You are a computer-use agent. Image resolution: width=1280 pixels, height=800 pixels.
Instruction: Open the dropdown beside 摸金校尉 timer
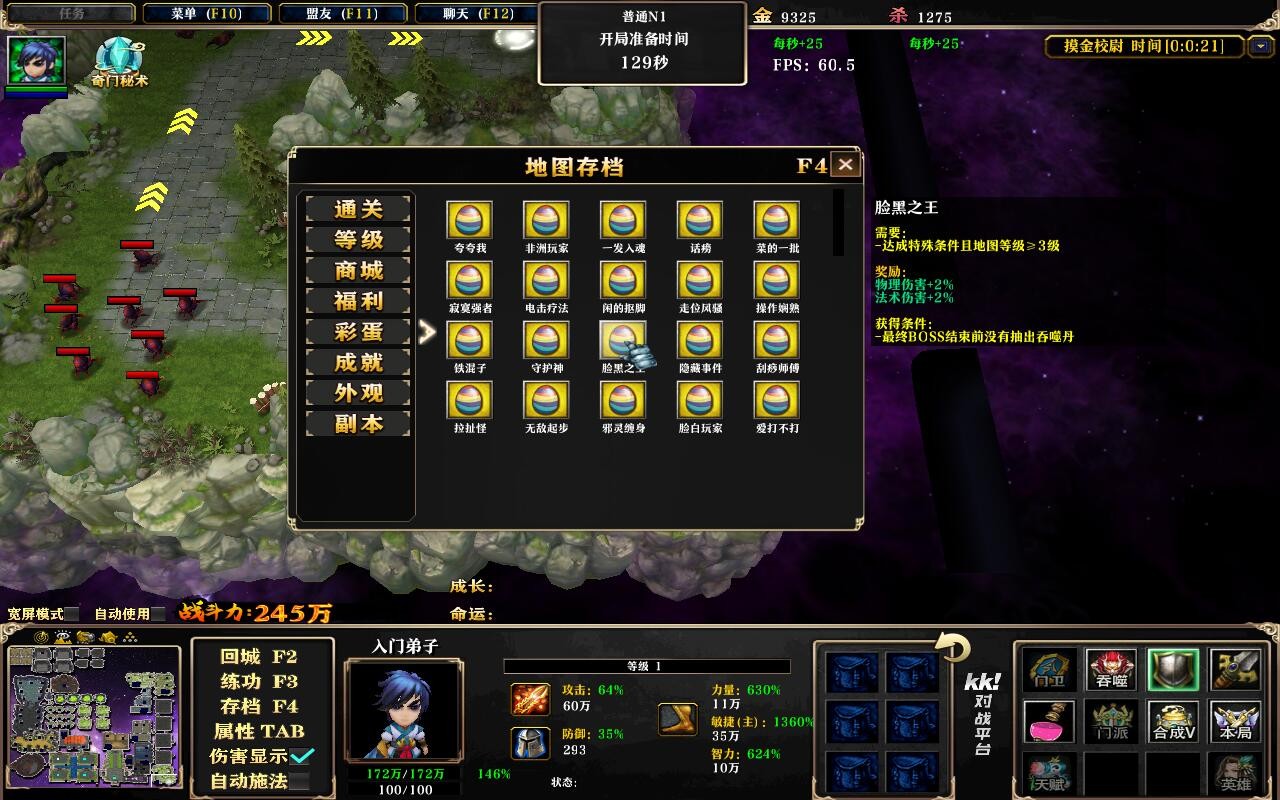pos(1261,47)
